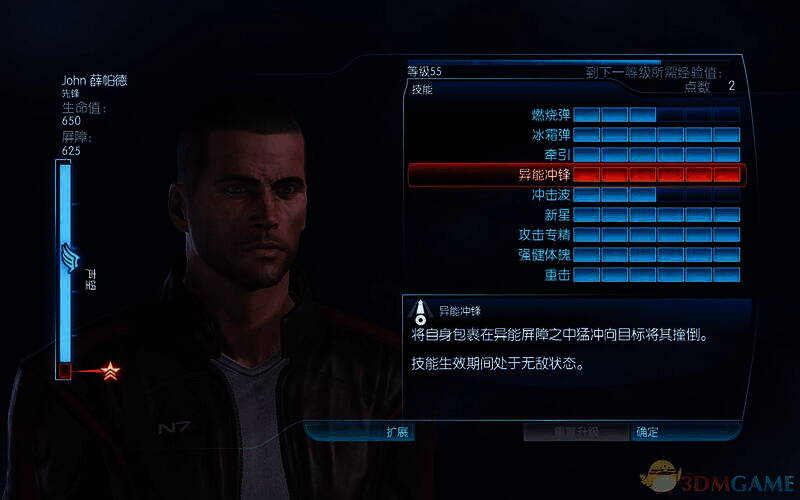
Task: Pick the 重击 skill row
Action: tap(575, 274)
